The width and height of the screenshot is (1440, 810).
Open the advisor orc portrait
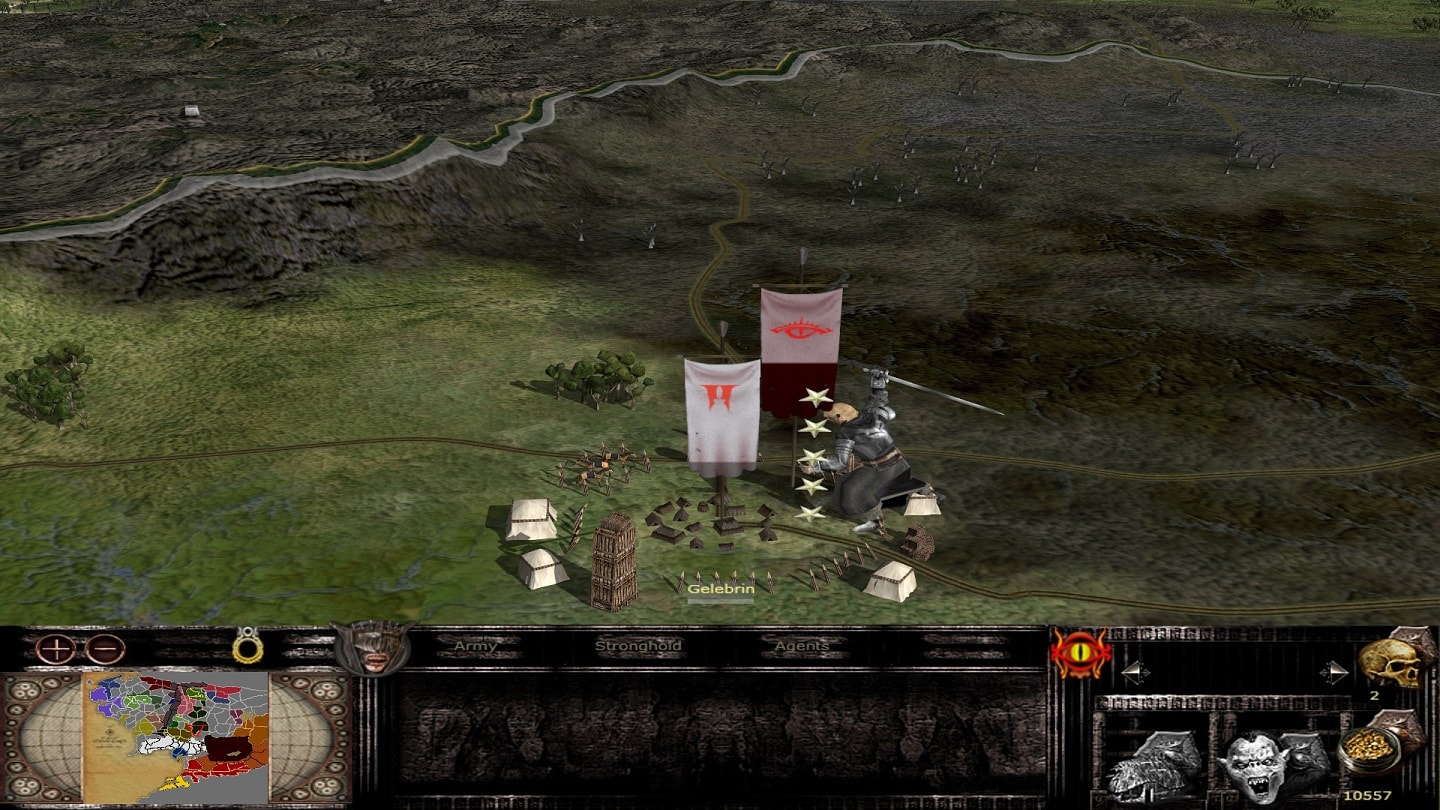(373, 649)
